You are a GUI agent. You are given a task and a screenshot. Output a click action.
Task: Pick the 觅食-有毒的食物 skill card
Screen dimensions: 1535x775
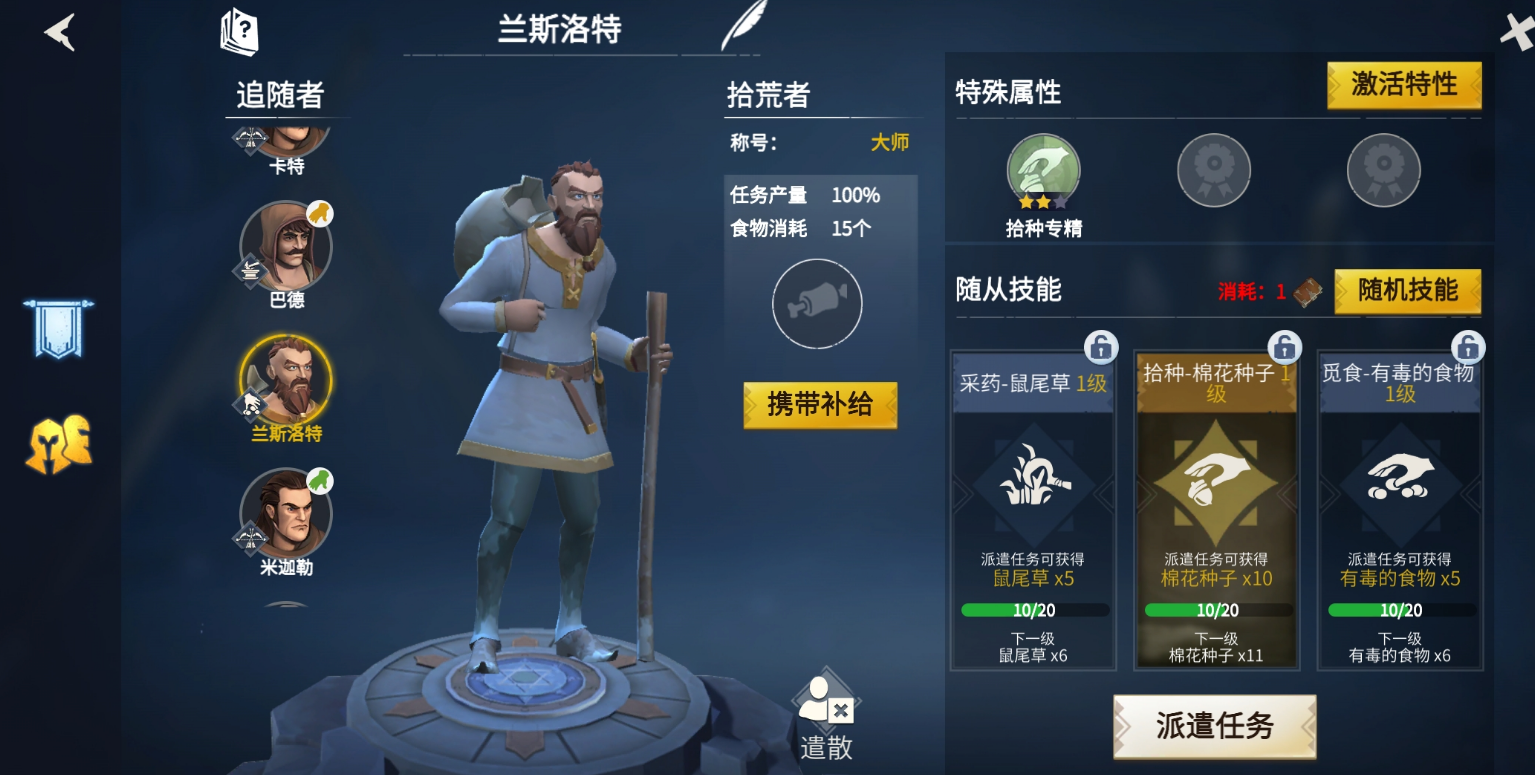click(1400, 510)
